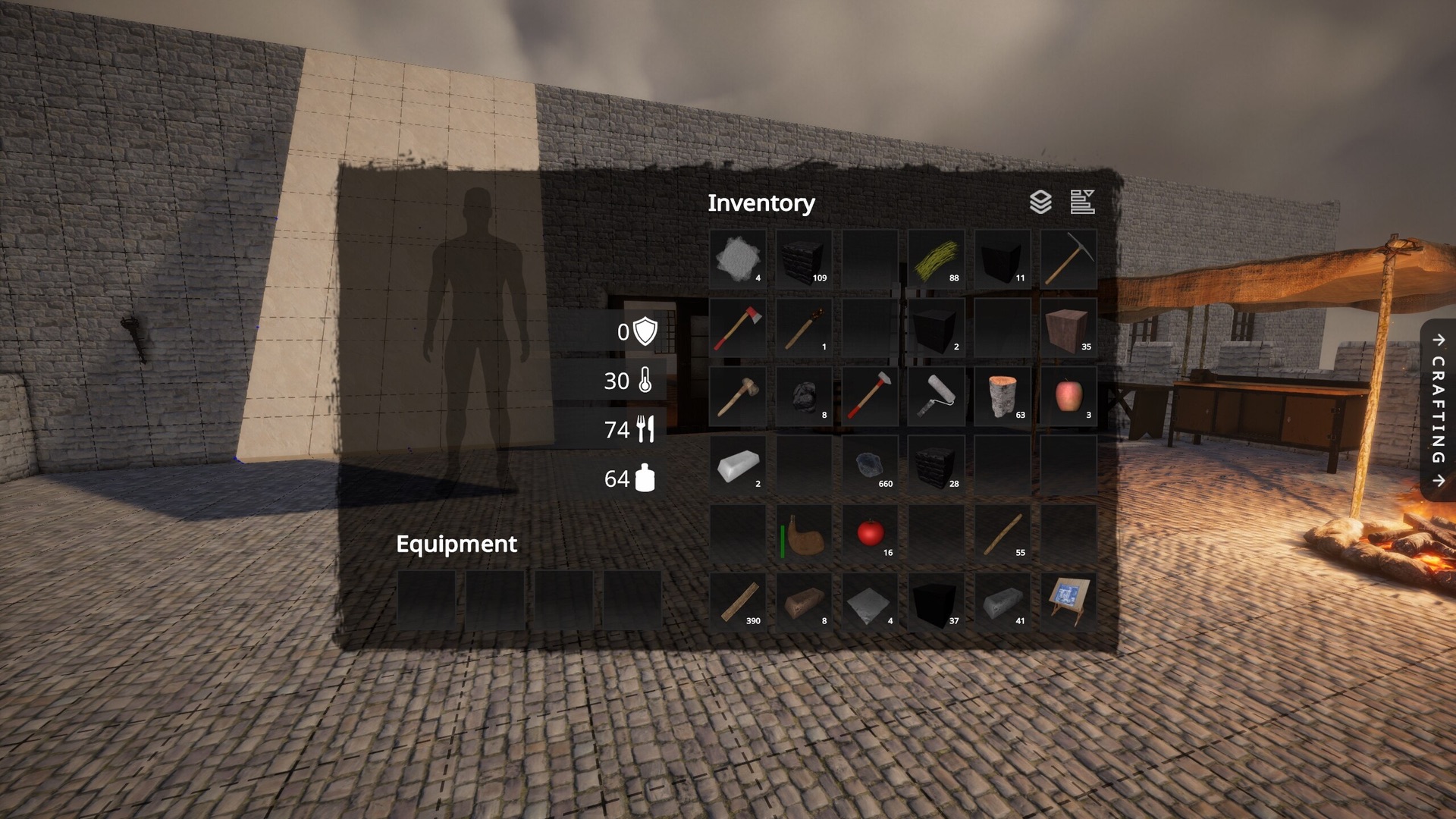Choose the paint roller item
1456x819 pixels.
(x=936, y=396)
